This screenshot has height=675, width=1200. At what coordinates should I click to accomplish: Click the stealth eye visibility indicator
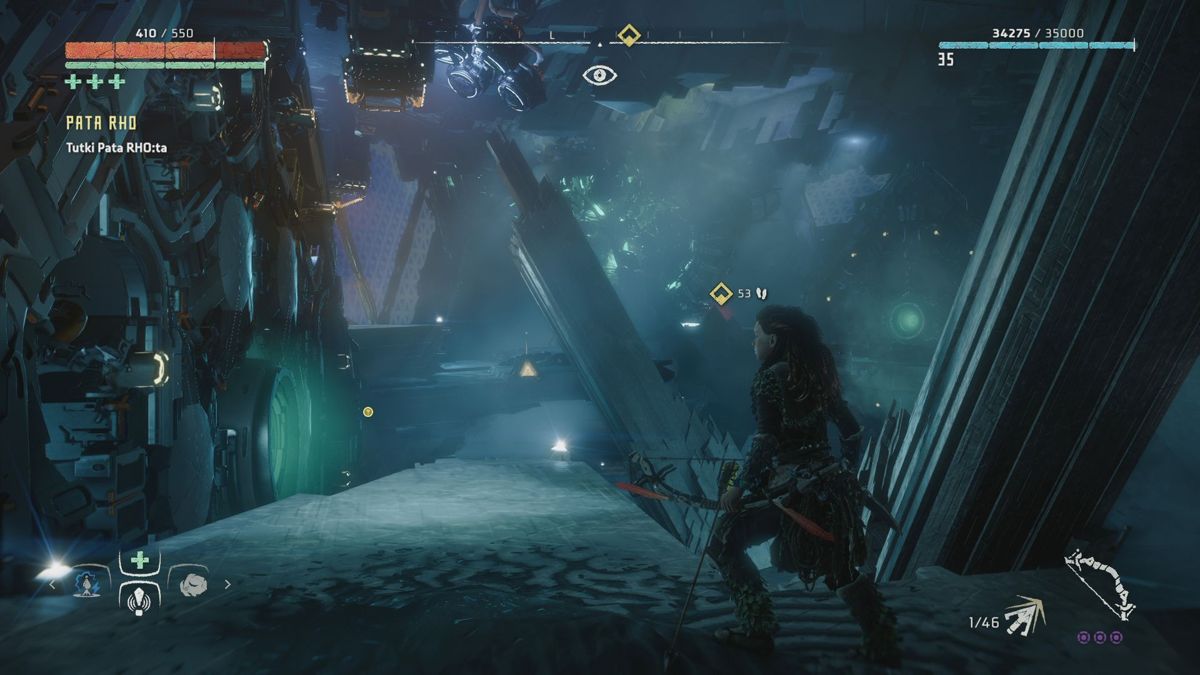[x=600, y=75]
